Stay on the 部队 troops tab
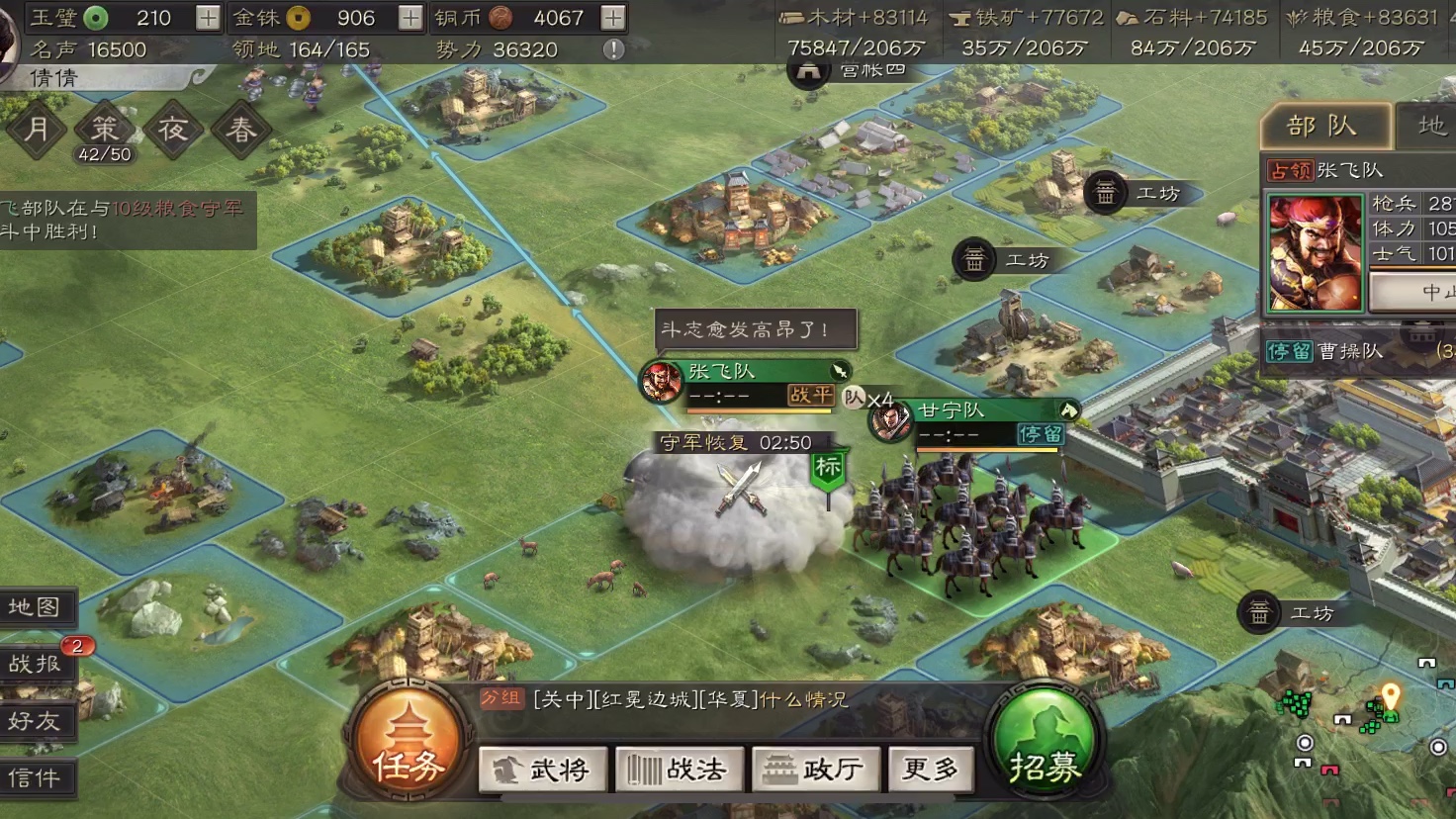Screen dimensions: 1456x819 click(1325, 123)
